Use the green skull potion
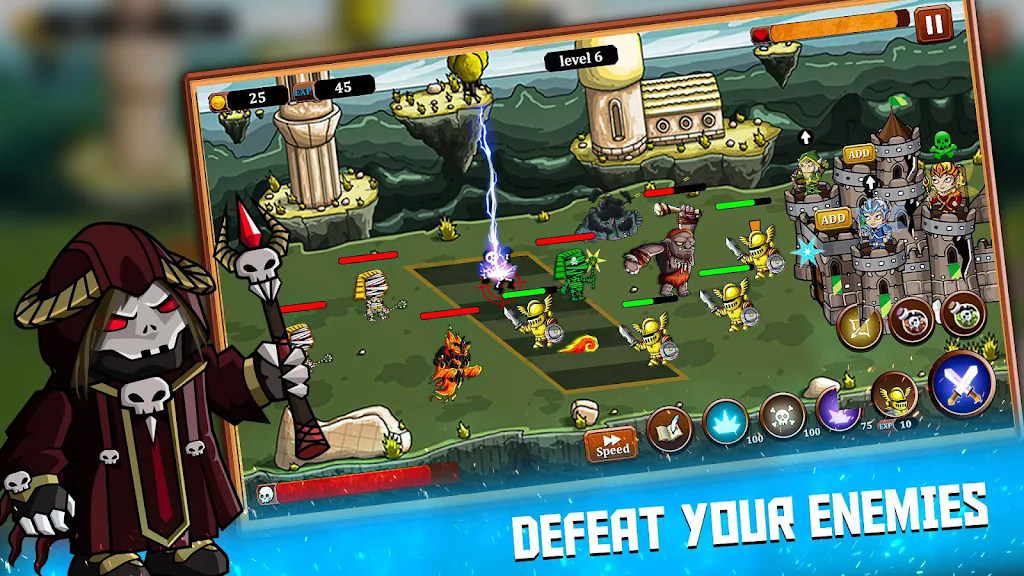This screenshot has width=1024, height=576. pos(962,312)
